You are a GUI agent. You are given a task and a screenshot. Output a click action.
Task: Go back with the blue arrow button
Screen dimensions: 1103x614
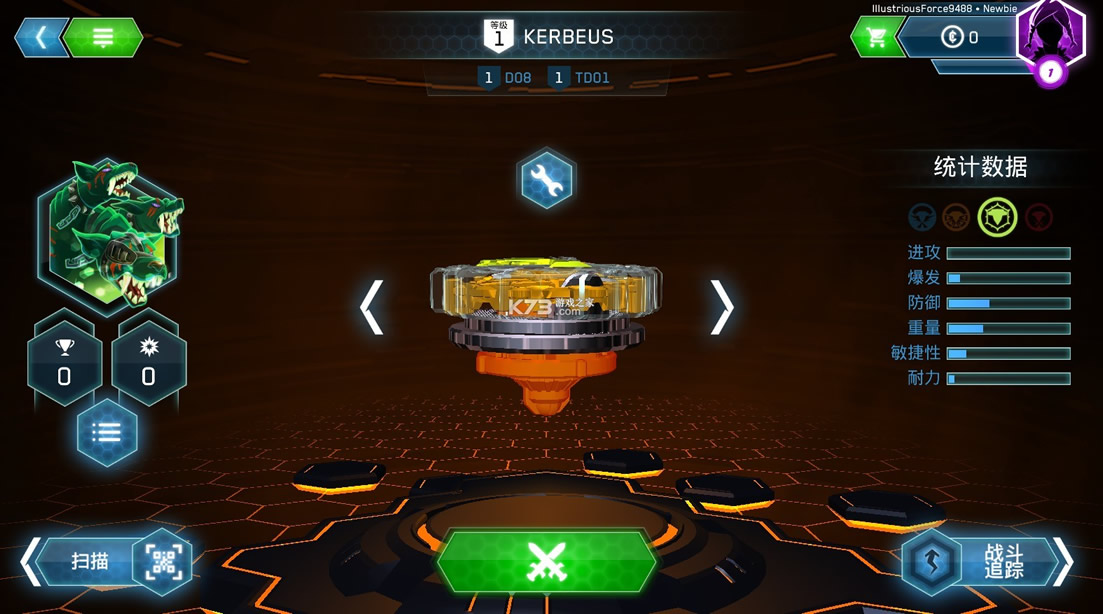tap(41, 38)
